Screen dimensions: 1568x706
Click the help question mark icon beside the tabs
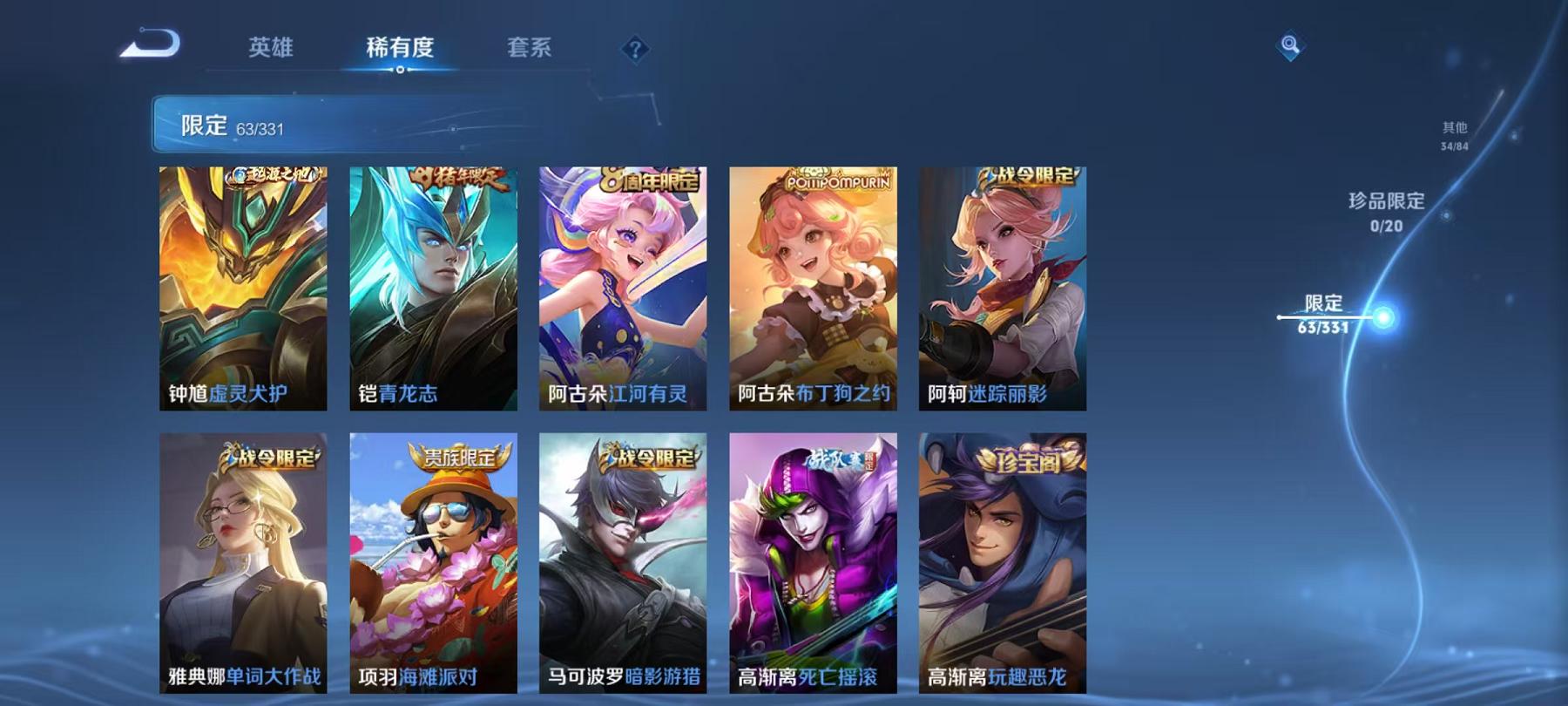pos(637,48)
